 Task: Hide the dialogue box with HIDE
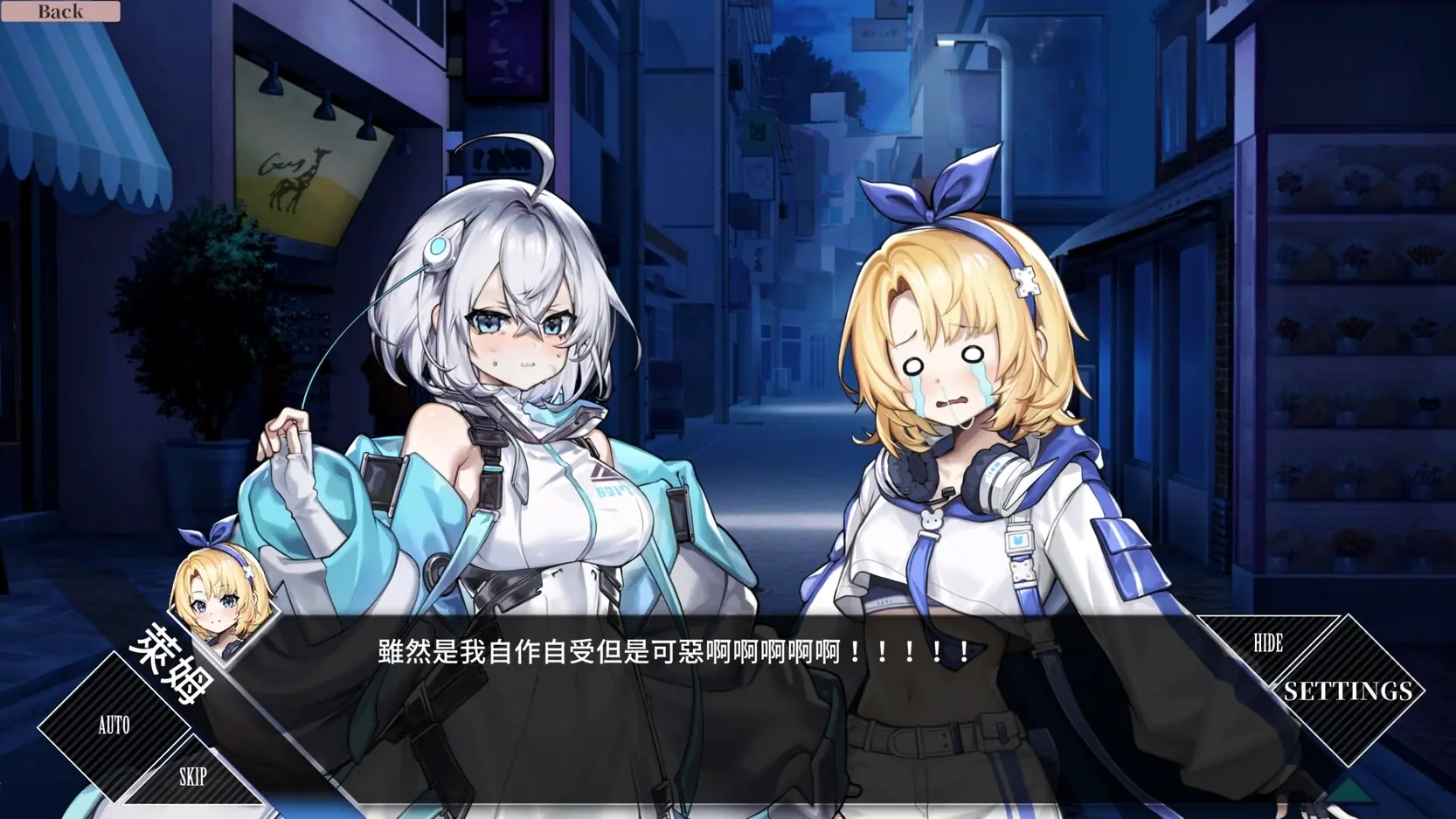click(x=1267, y=643)
